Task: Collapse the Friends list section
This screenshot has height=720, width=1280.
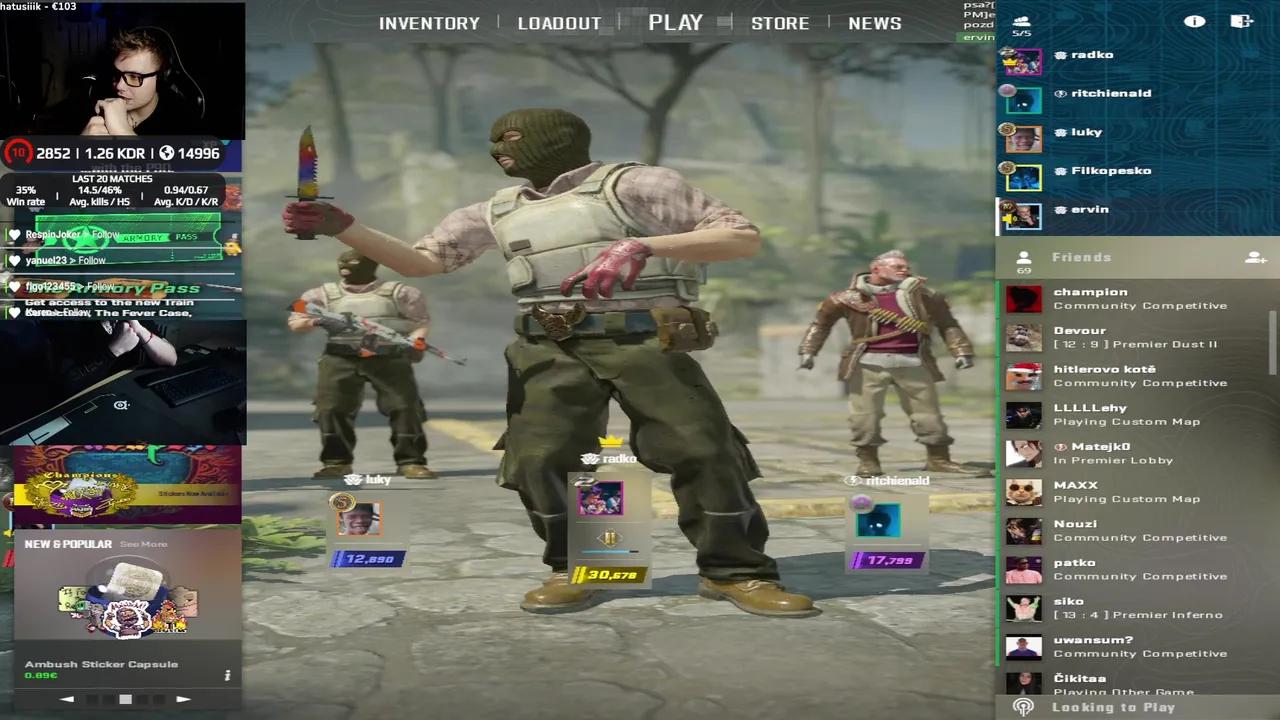Action: point(1082,257)
